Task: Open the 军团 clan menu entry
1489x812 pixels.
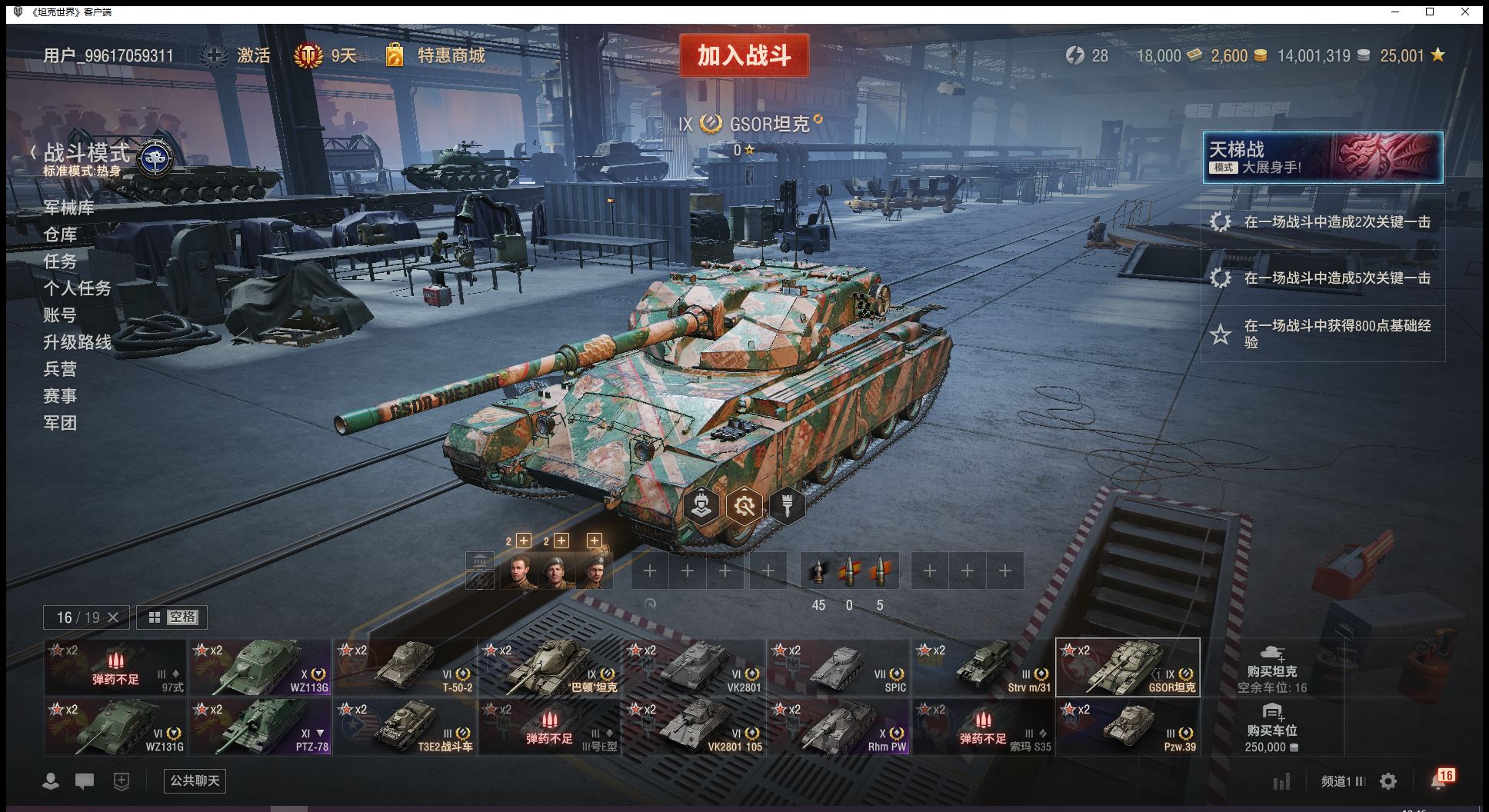Action: [x=60, y=423]
